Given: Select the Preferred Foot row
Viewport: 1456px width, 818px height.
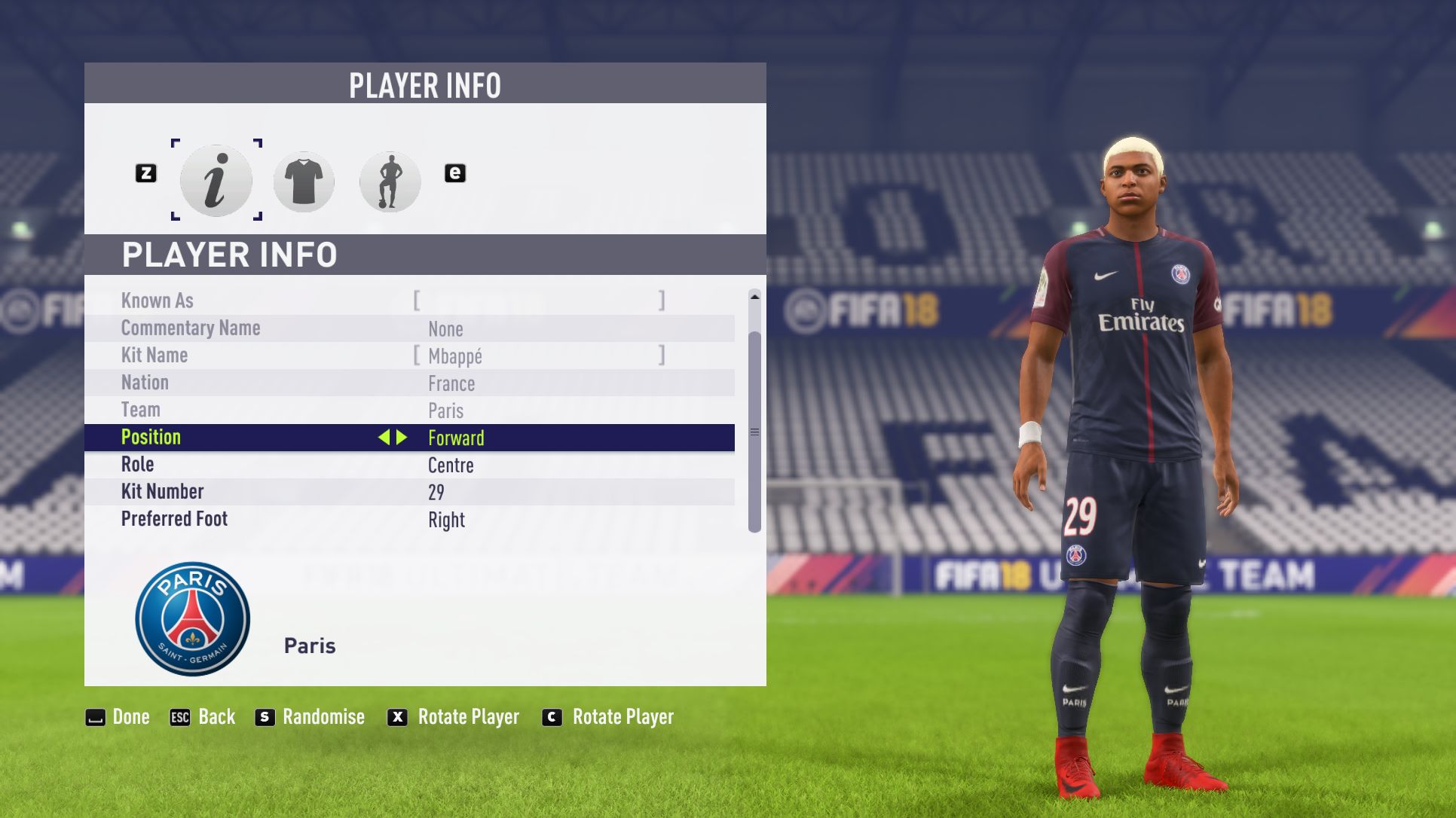Looking at the screenshot, I should pos(409,519).
